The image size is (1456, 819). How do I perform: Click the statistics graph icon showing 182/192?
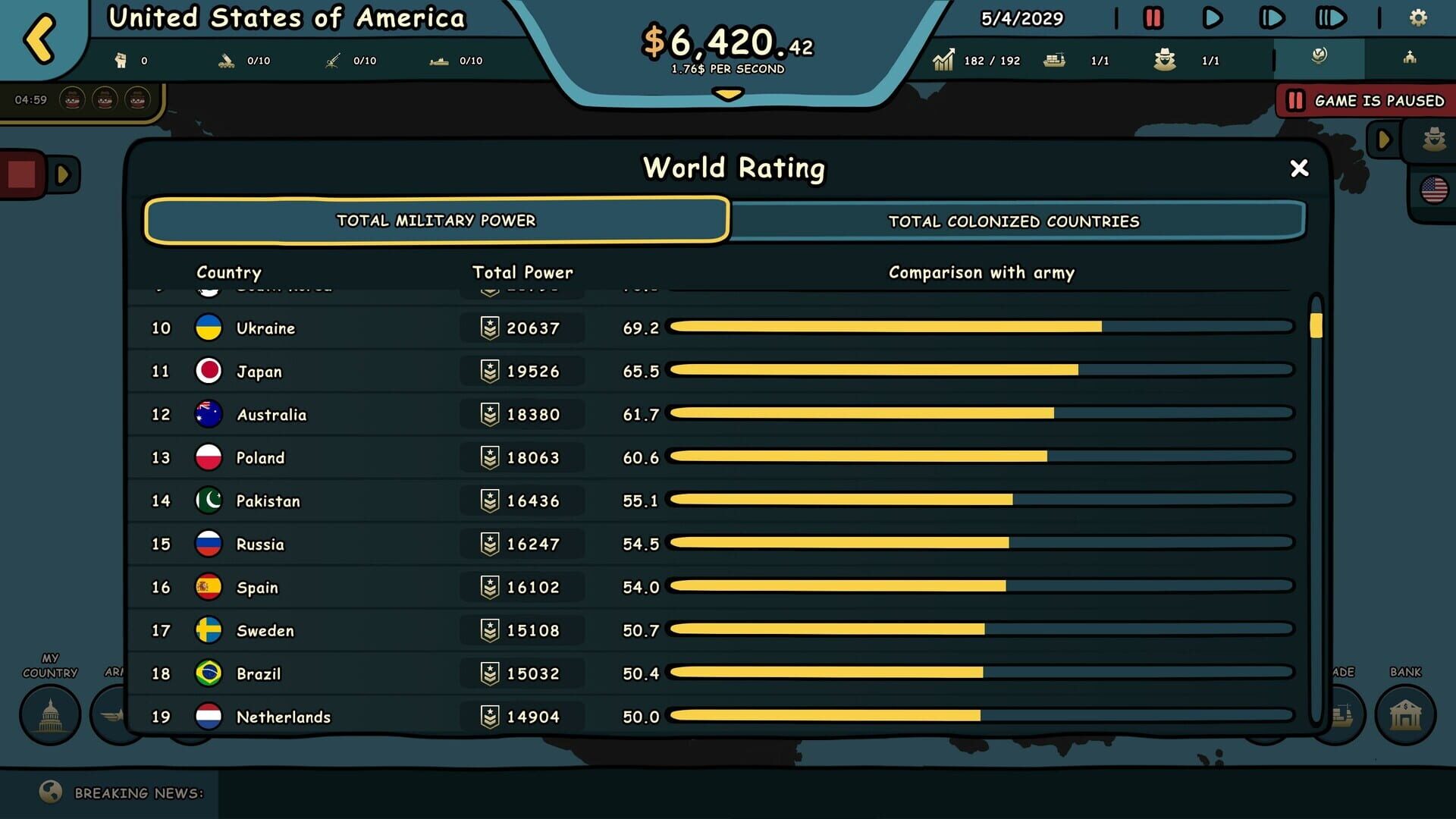tap(944, 59)
